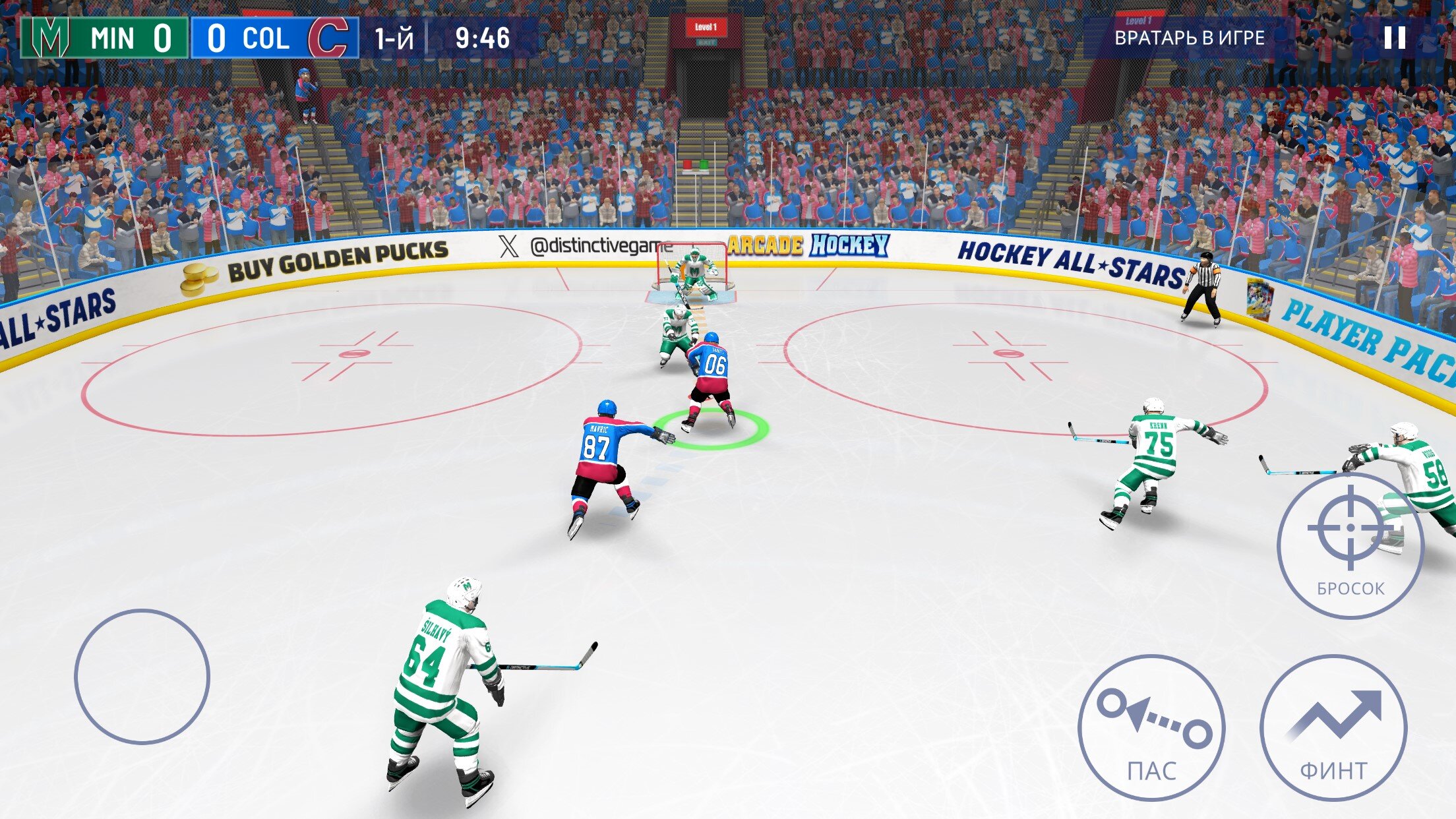Viewport: 1456px width, 819px height.
Task: Tap the БРОСОК shoot button
Action: (1350, 545)
